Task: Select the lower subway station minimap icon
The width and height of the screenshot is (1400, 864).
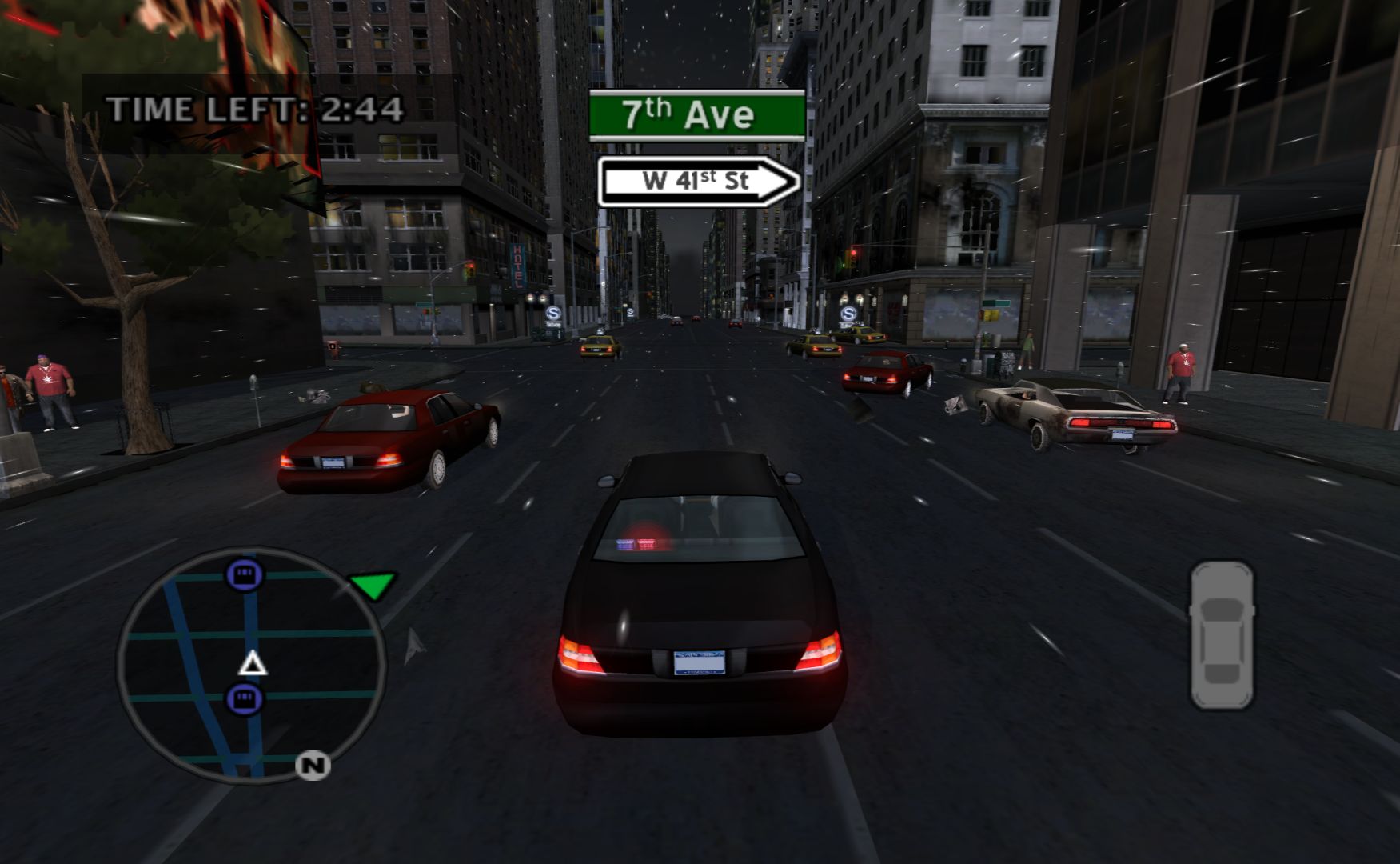Action: pyautogui.click(x=245, y=699)
